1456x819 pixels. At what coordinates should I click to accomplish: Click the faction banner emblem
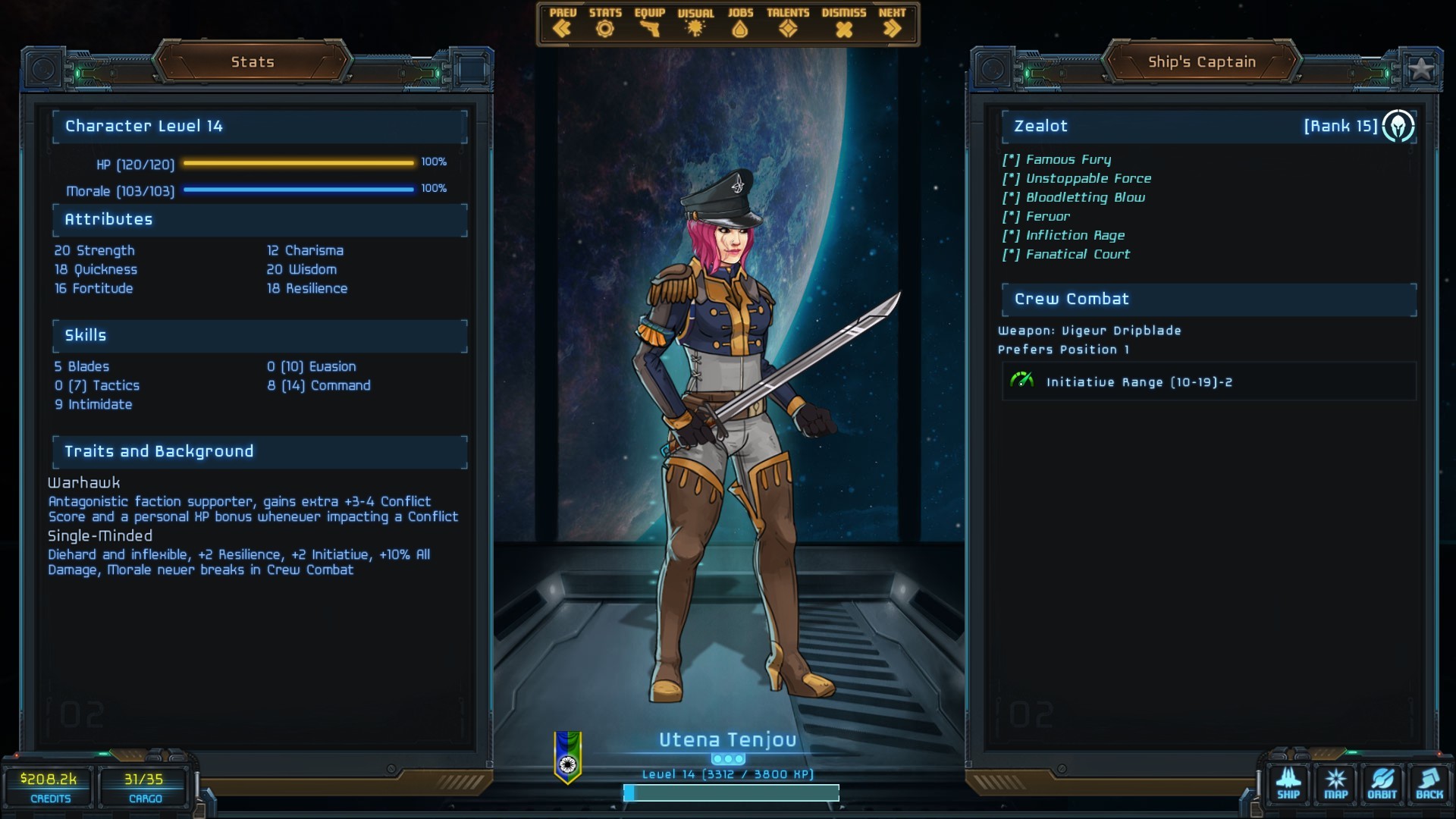[x=568, y=757]
